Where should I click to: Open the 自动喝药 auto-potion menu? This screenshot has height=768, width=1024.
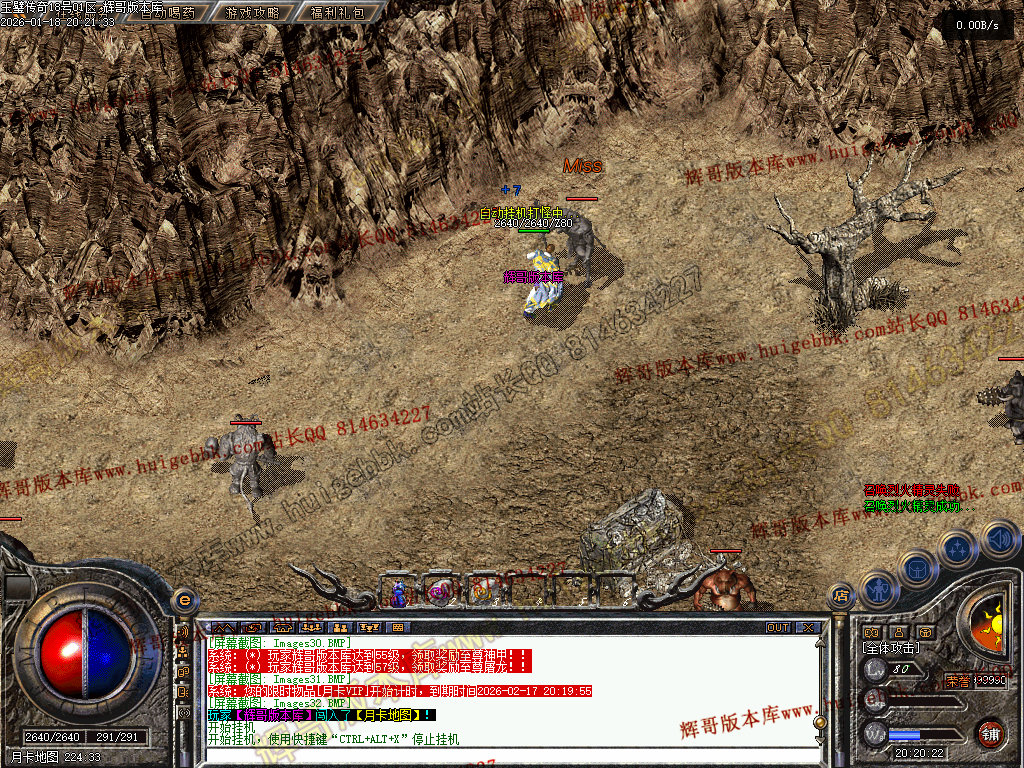[x=167, y=13]
